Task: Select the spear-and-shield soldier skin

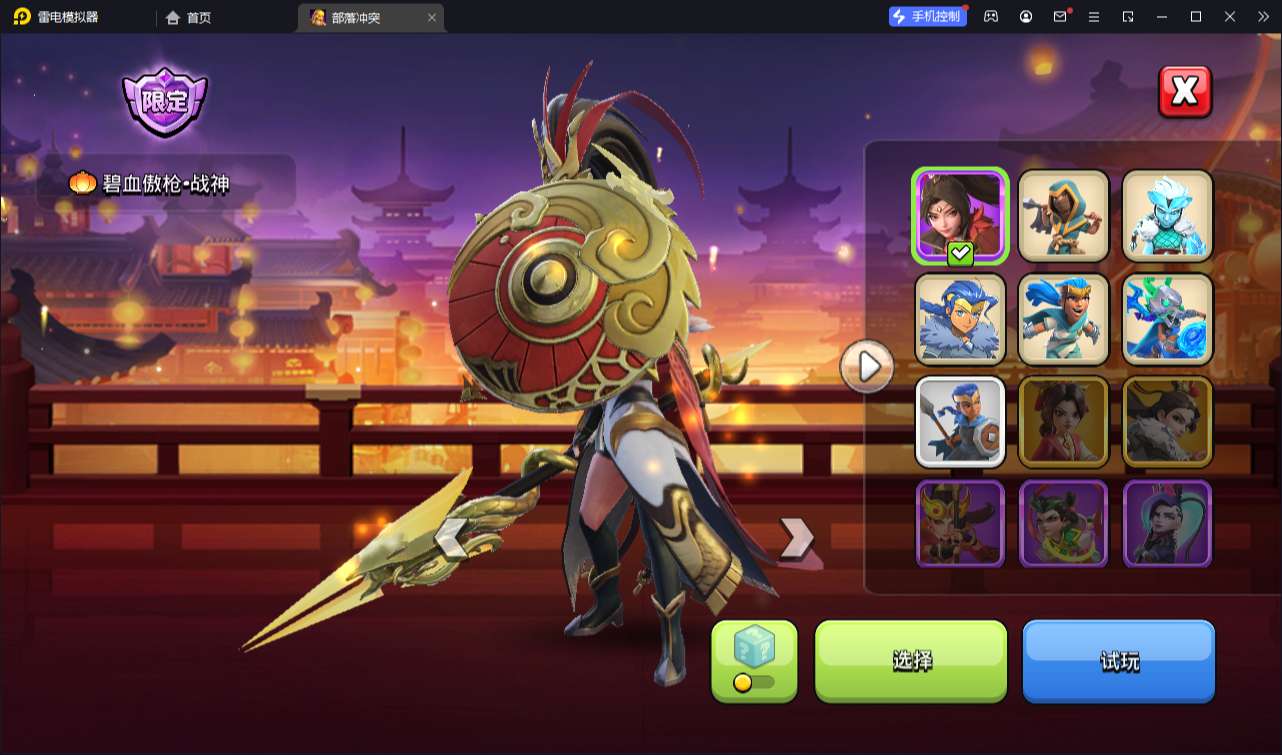Action: tap(960, 422)
